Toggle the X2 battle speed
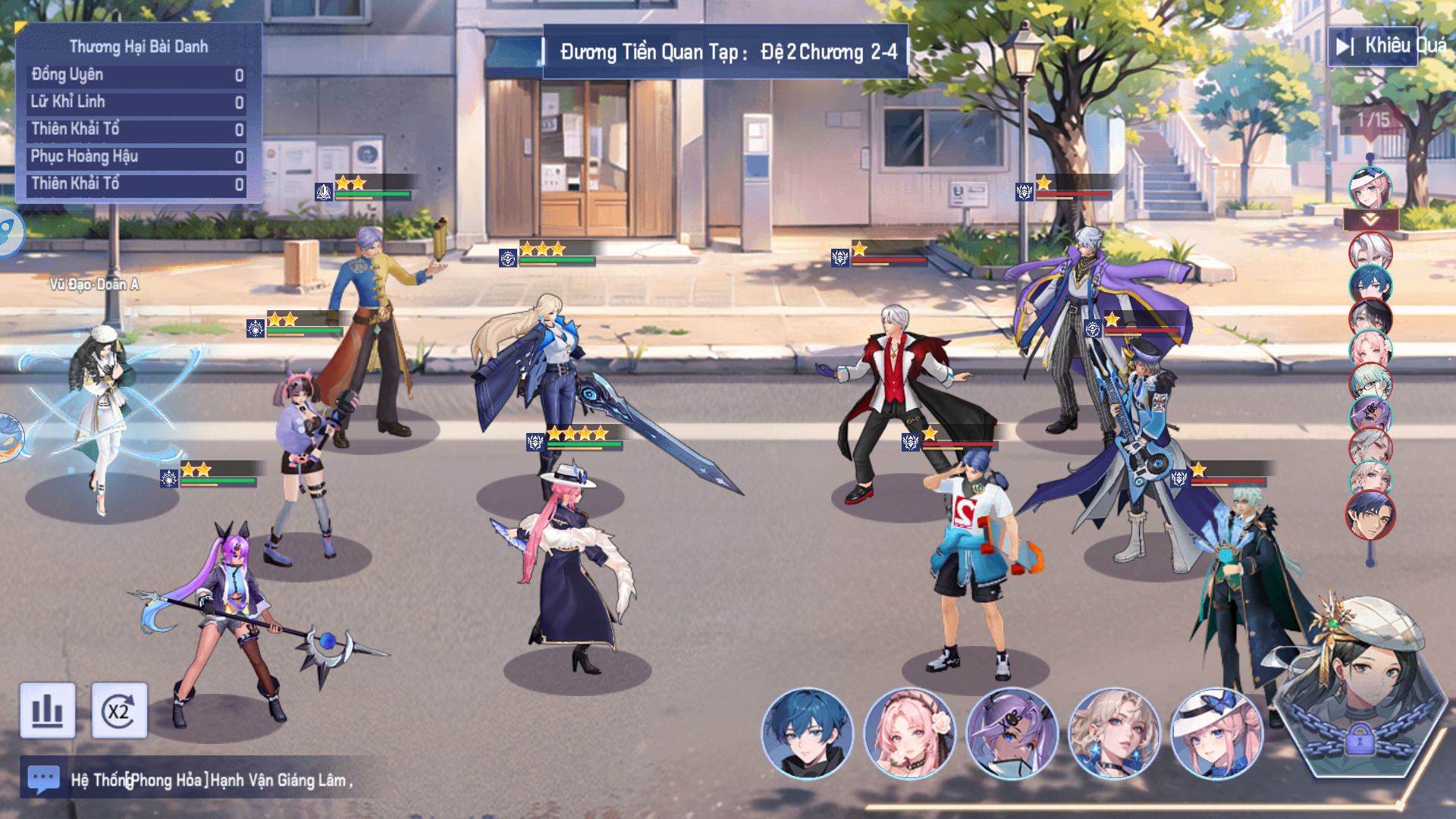The width and height of the screenshot is (1456, 819). click(x=119, y=711)
